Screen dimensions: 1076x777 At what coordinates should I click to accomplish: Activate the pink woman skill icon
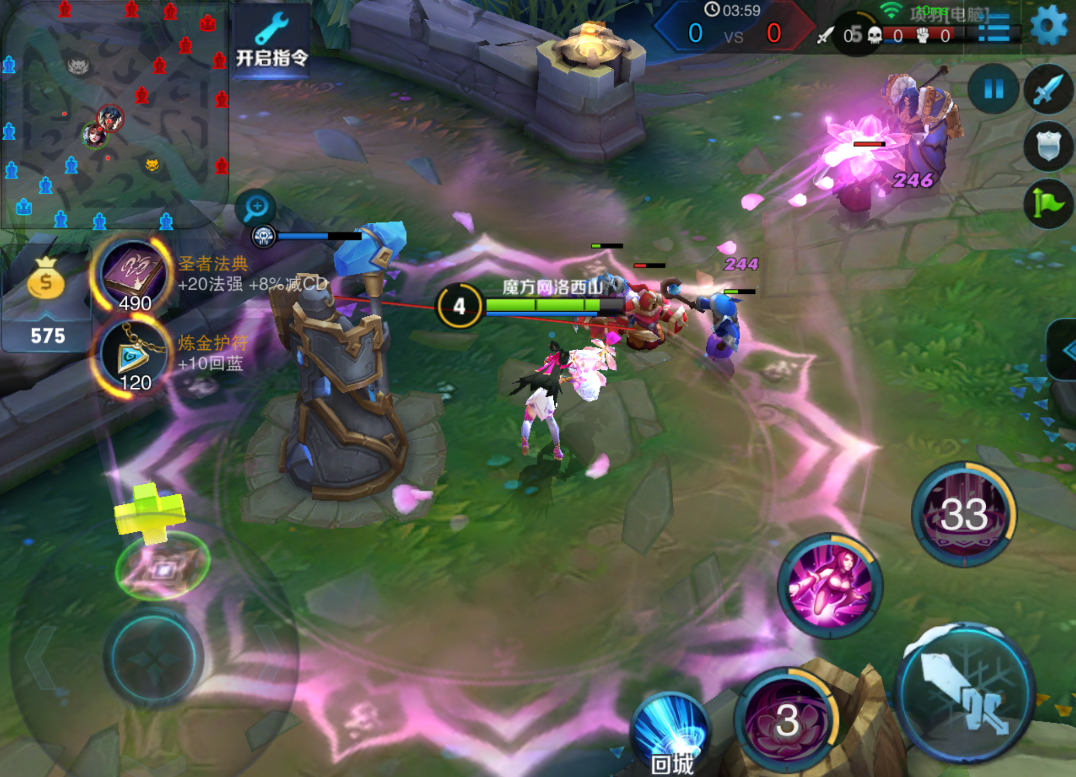pyautogui.click(x=830, y=585)
